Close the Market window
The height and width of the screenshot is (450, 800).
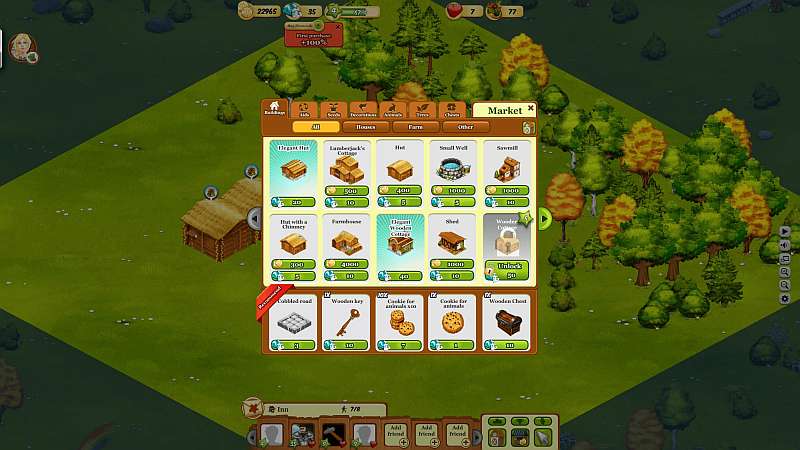[x=531, y=108]
